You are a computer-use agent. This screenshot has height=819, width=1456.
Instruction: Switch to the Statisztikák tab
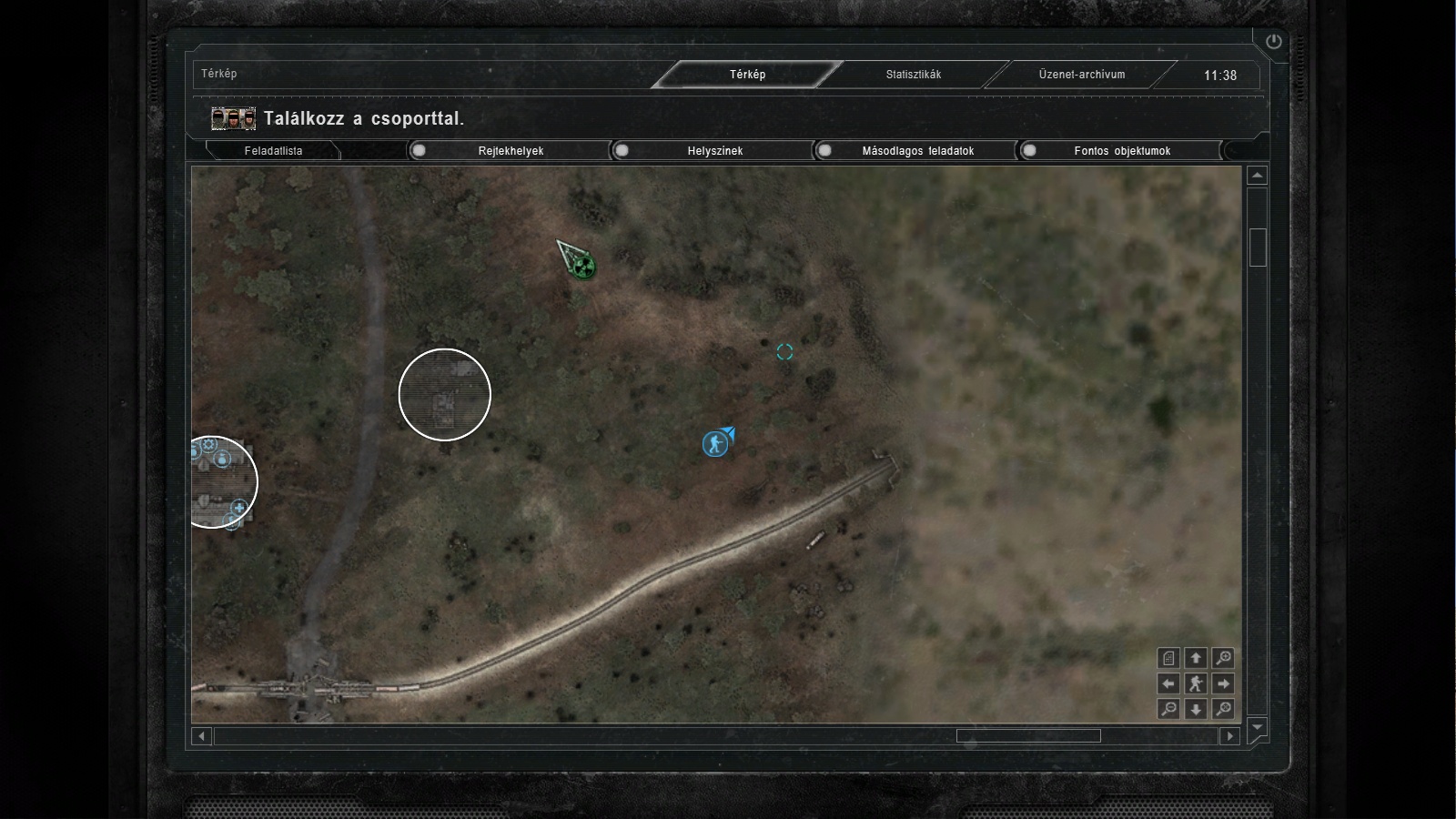[x=914, y=75]
